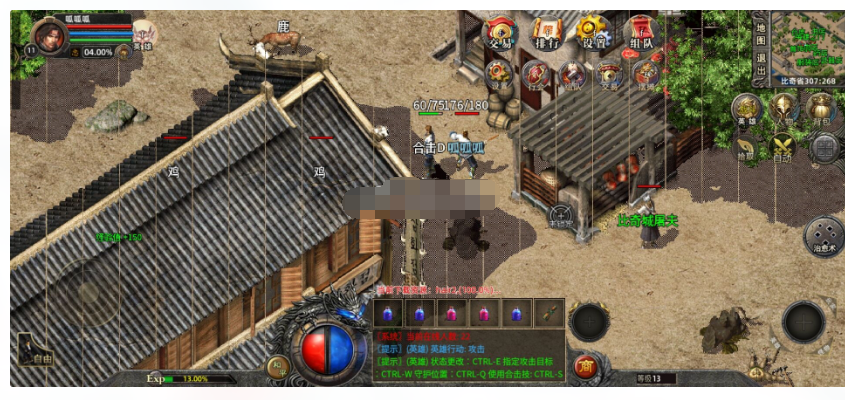The width and height of the screenshot is (845, 400).
Task: Click the player portrait avatar
Action: coord(51,37)
